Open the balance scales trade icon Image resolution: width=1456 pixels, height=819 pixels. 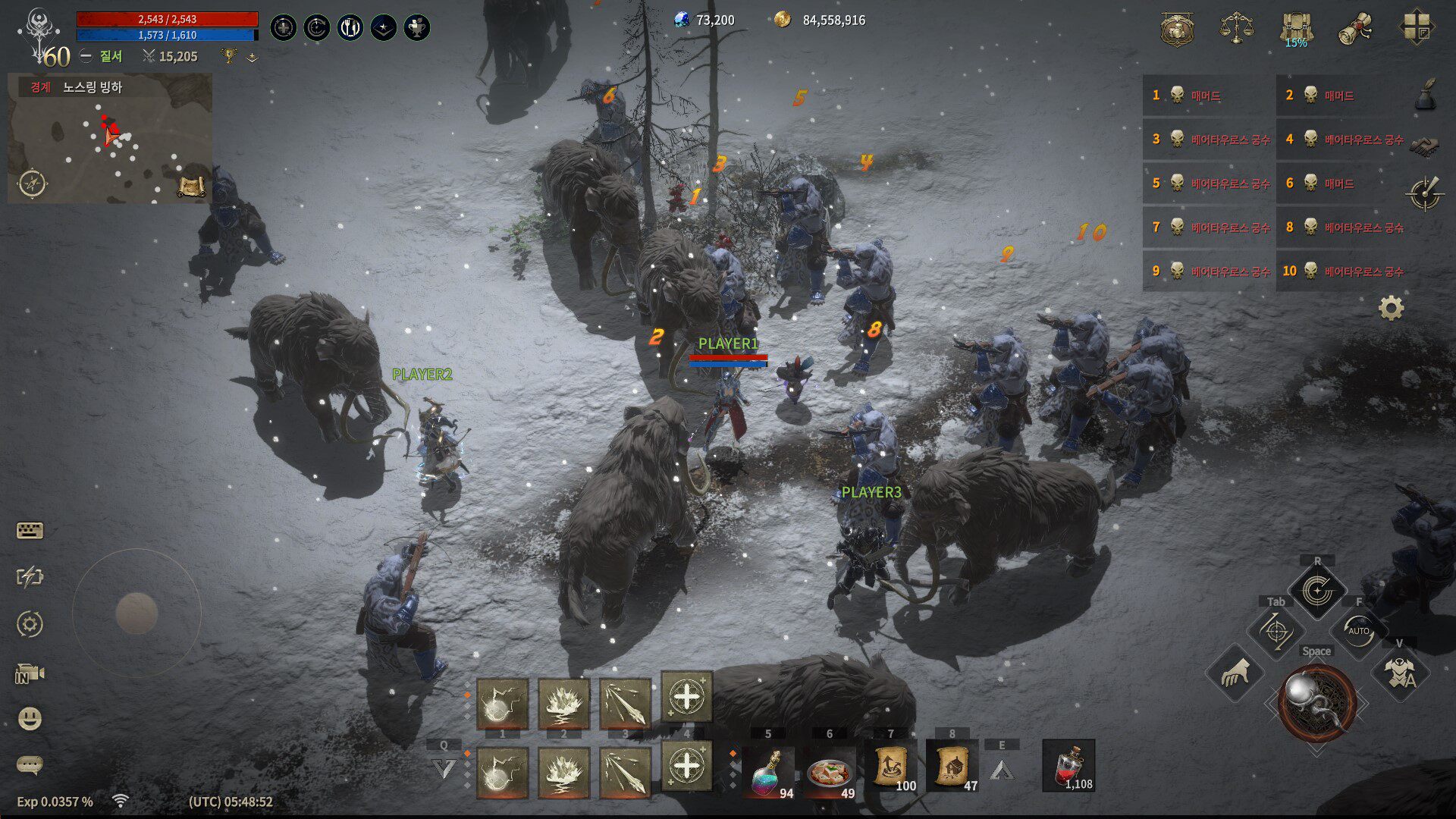click(1236, 29)
